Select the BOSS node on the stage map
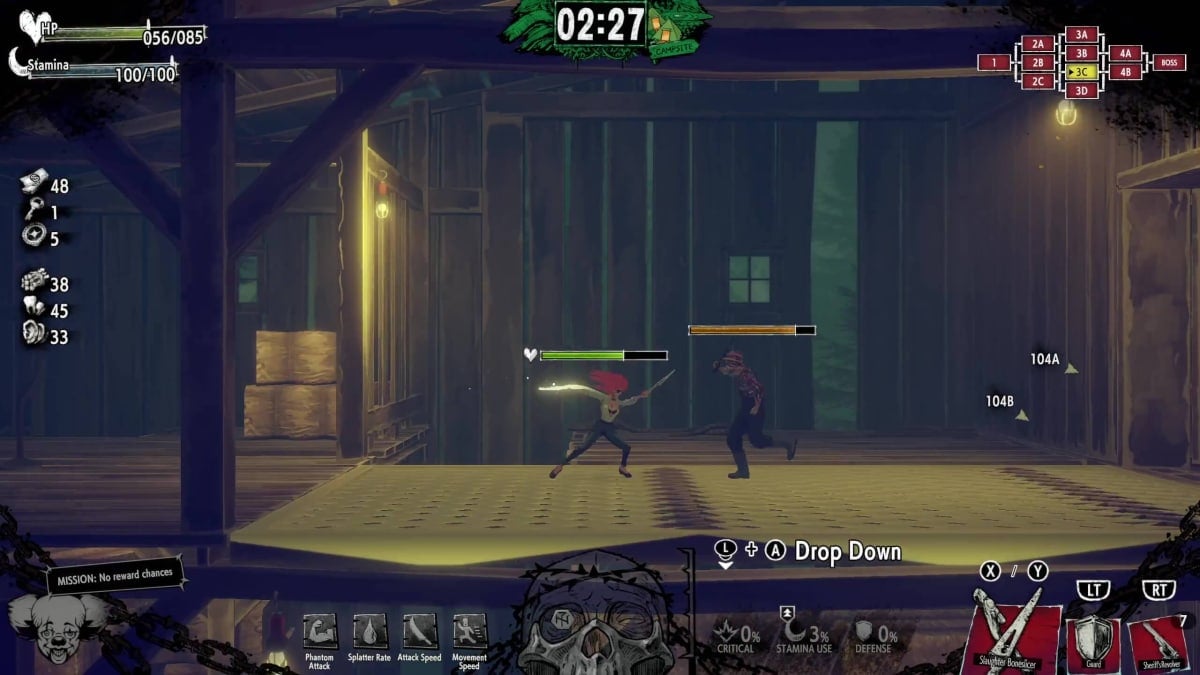Screen dimensions: 1200x675 tap(1169, 63)
